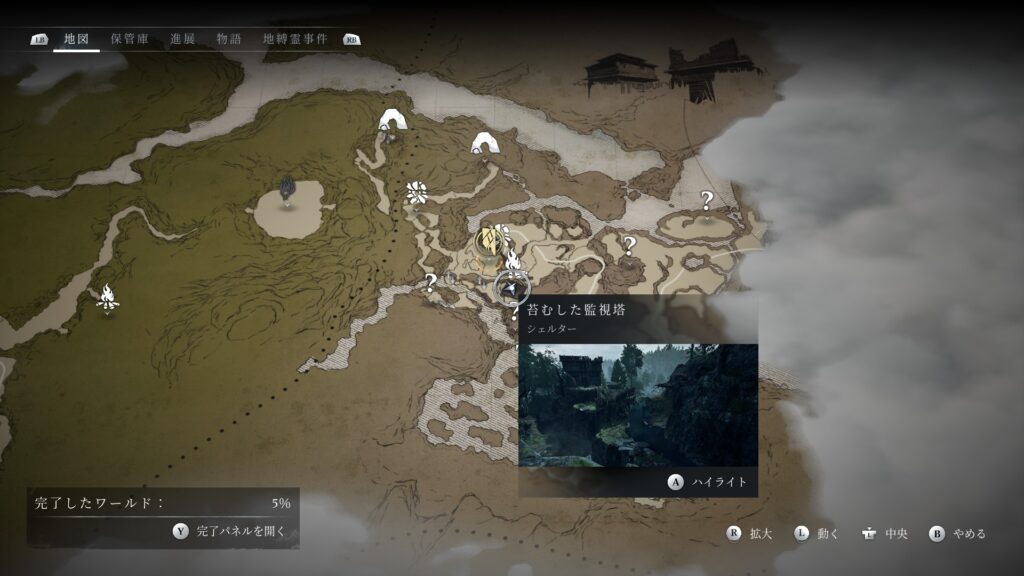Open the 完了パネルを開く completion panel

tap(230, 531)
